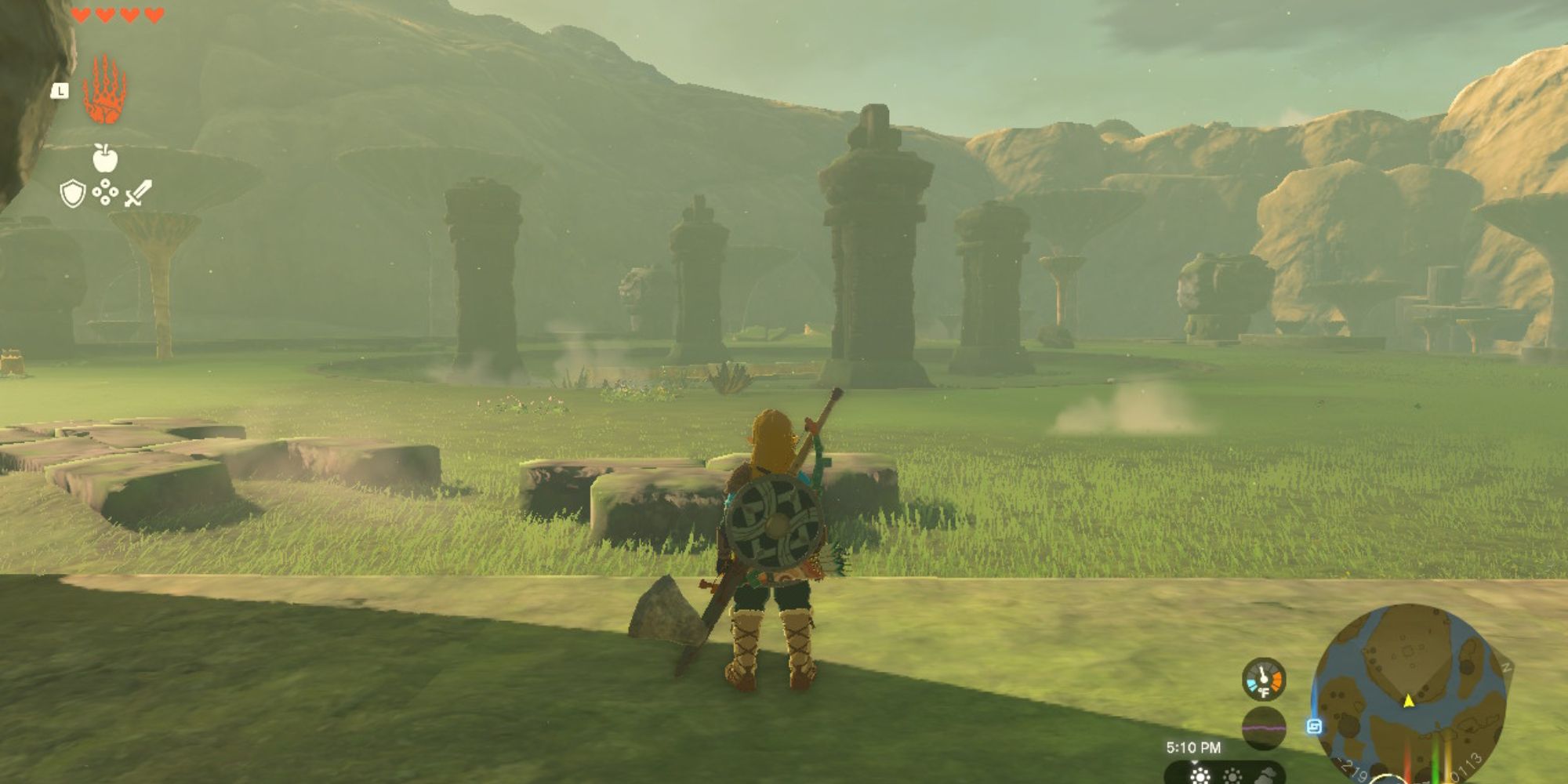Toggle the blue capture icon beside the minimap

(1314, 726)
